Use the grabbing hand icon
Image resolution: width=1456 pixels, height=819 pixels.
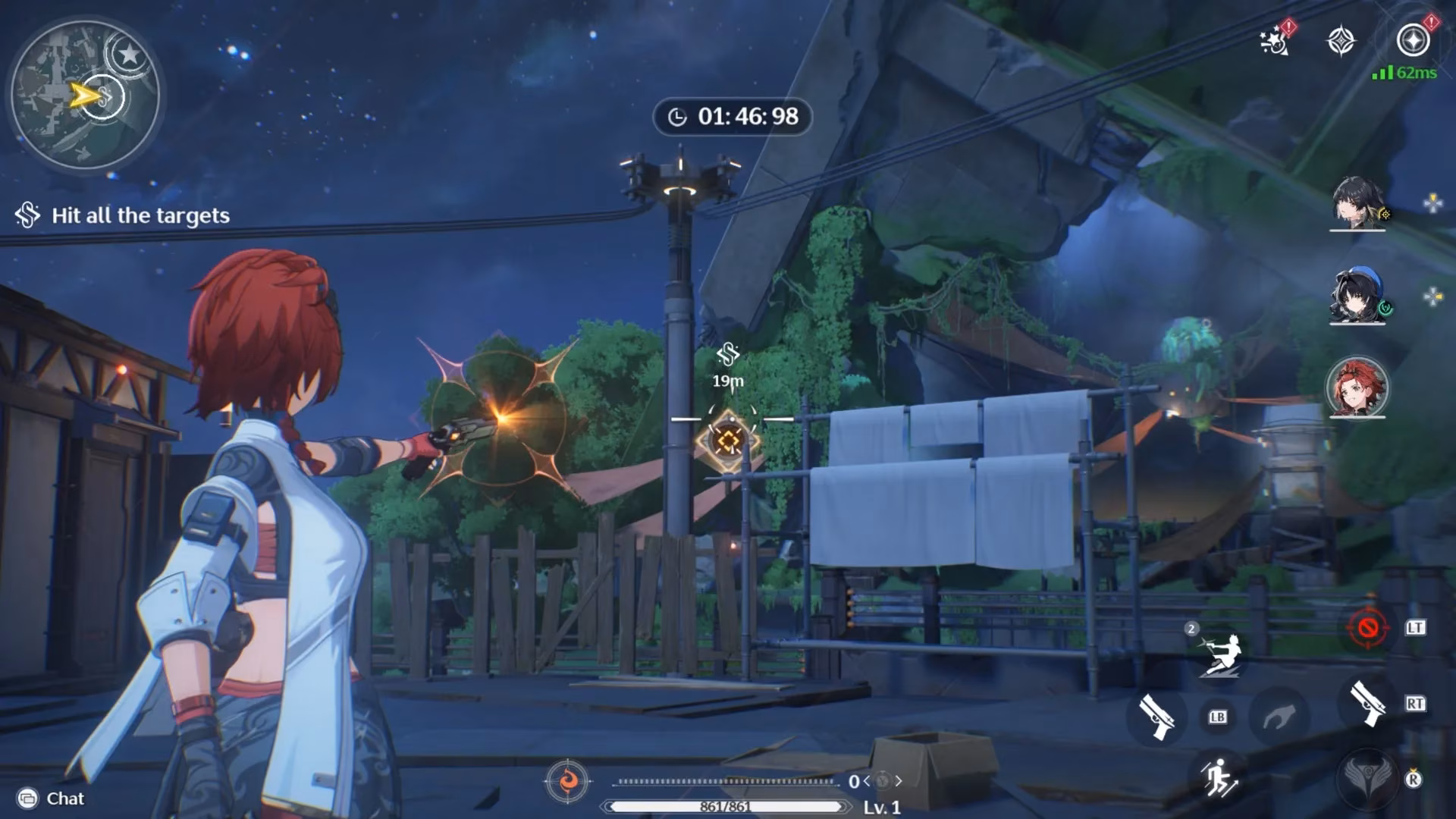click(x=1279, y=715)
